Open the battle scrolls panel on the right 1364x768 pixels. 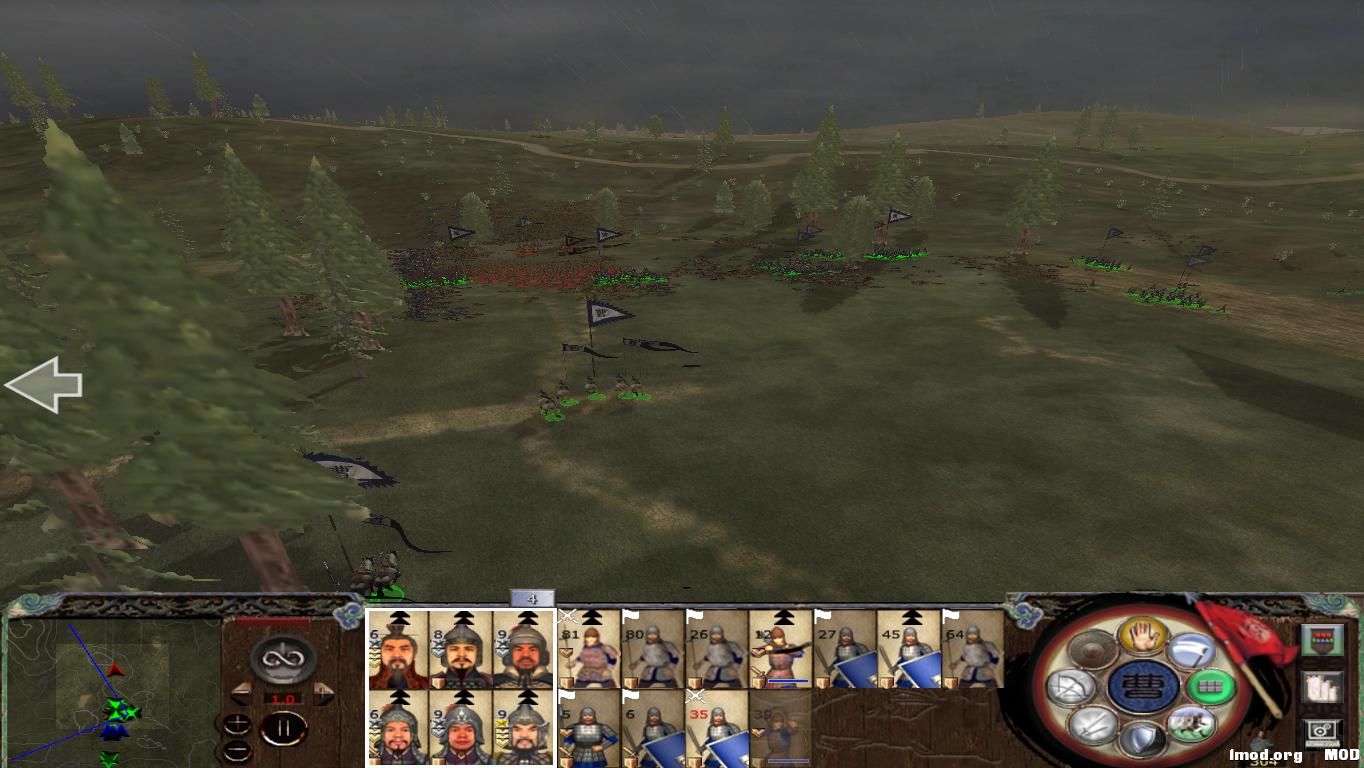(x=1322, y=687)
